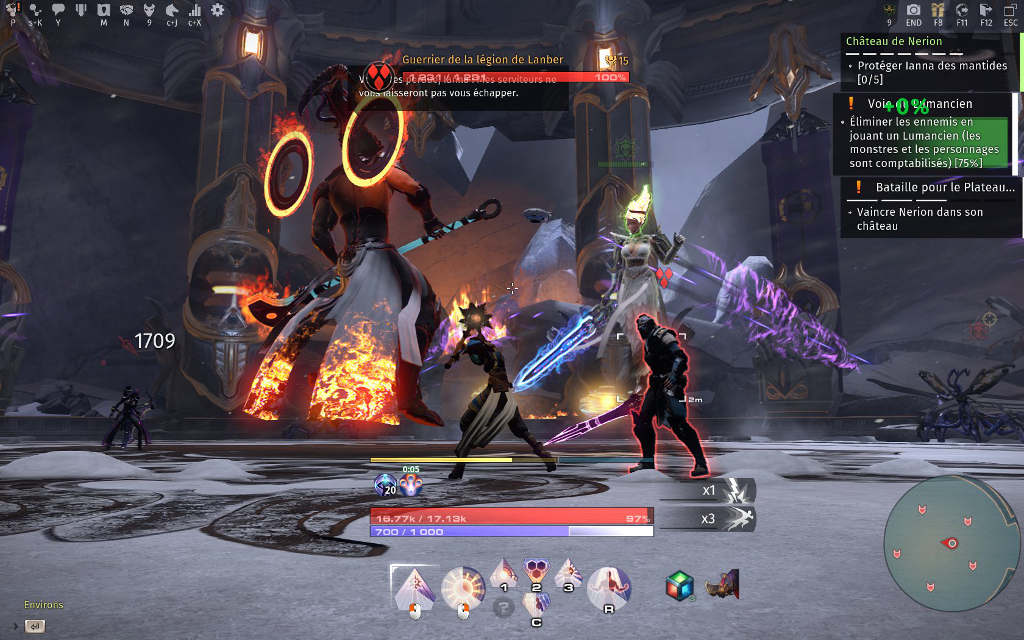
Task: Open the colorful cube icon
Action: [x=680, y=586]
